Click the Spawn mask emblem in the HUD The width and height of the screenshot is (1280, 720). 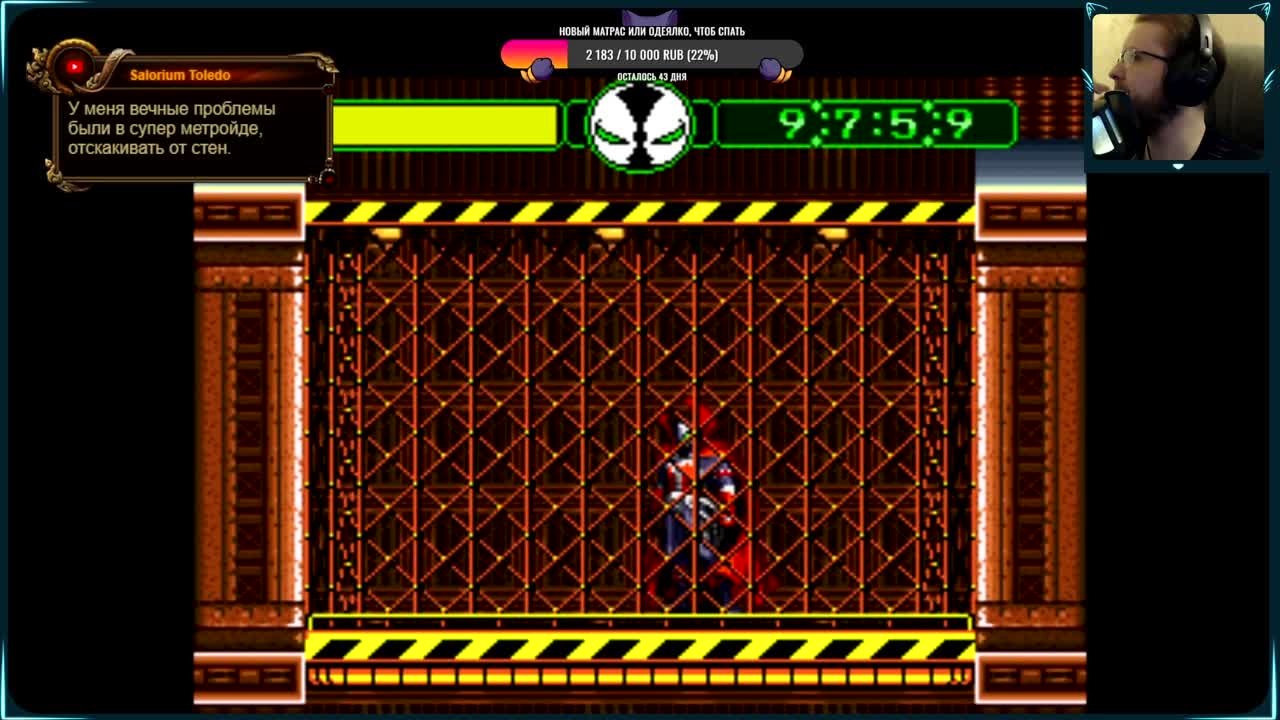pyautogui.click(x=640, y=124)
